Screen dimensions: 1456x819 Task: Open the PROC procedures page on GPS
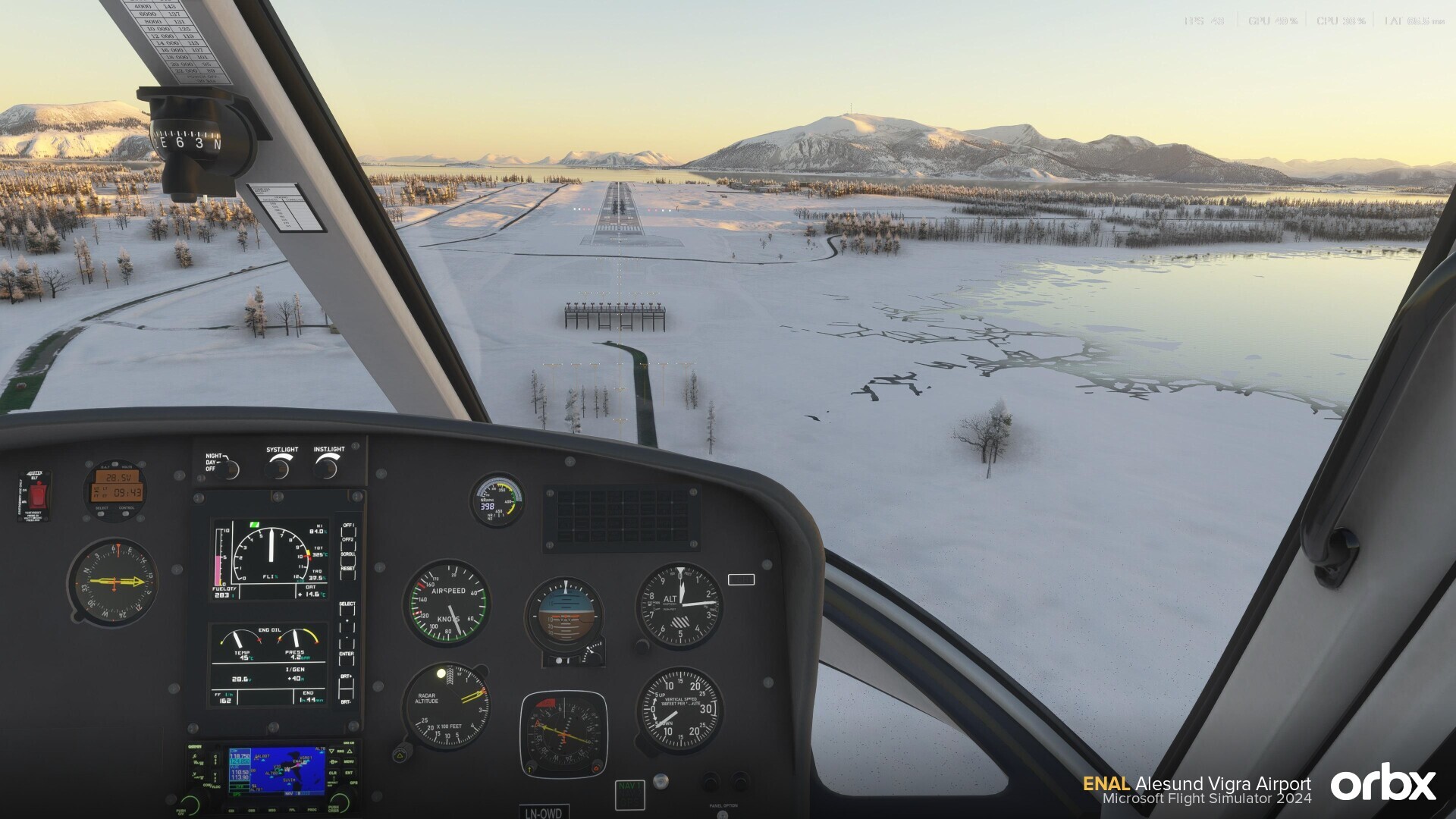[x=312, y=810]
